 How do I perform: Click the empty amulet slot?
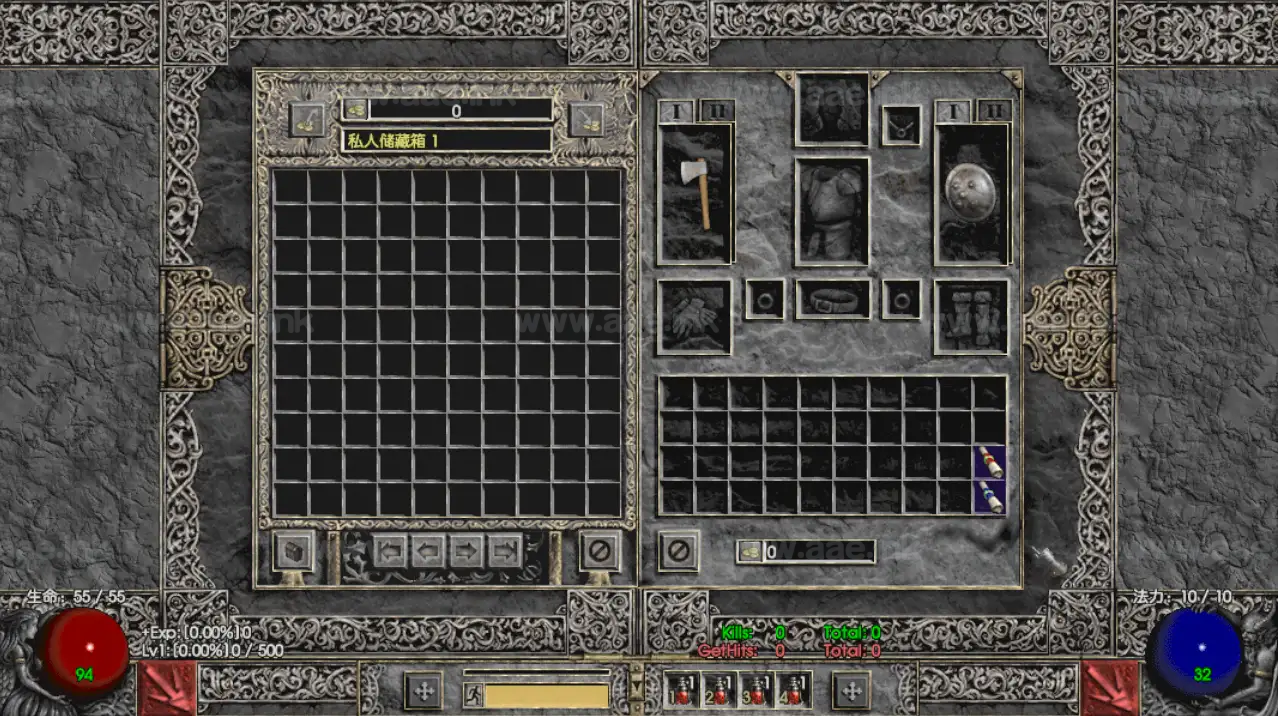(x=901, y=125)
